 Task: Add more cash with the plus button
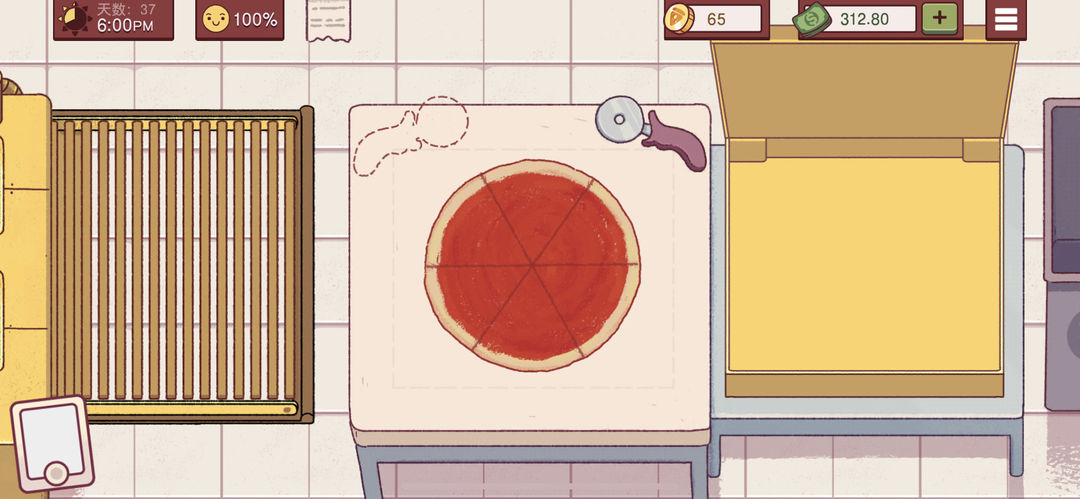tap(938, 18)
